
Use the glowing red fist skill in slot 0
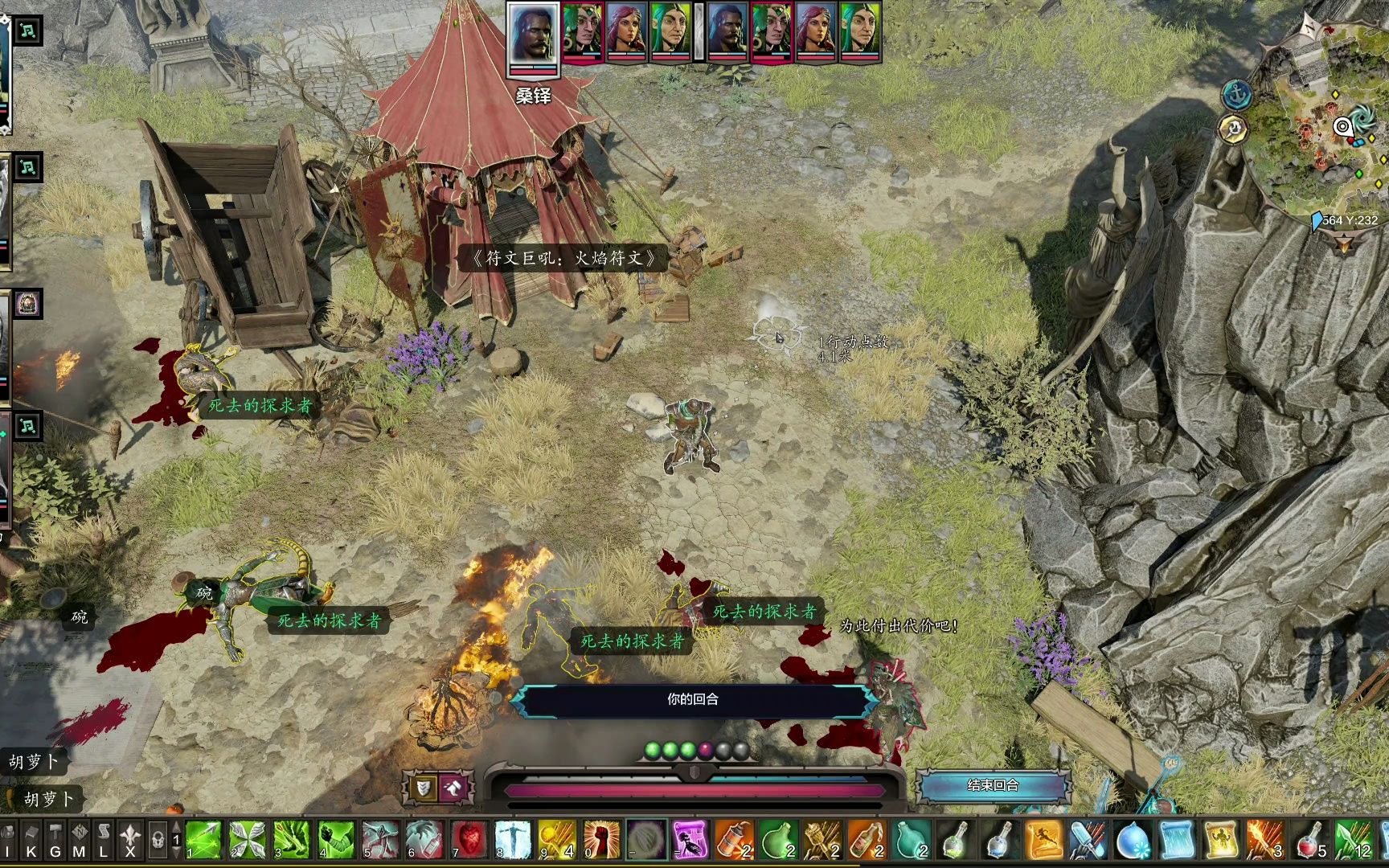click(601, 840)
